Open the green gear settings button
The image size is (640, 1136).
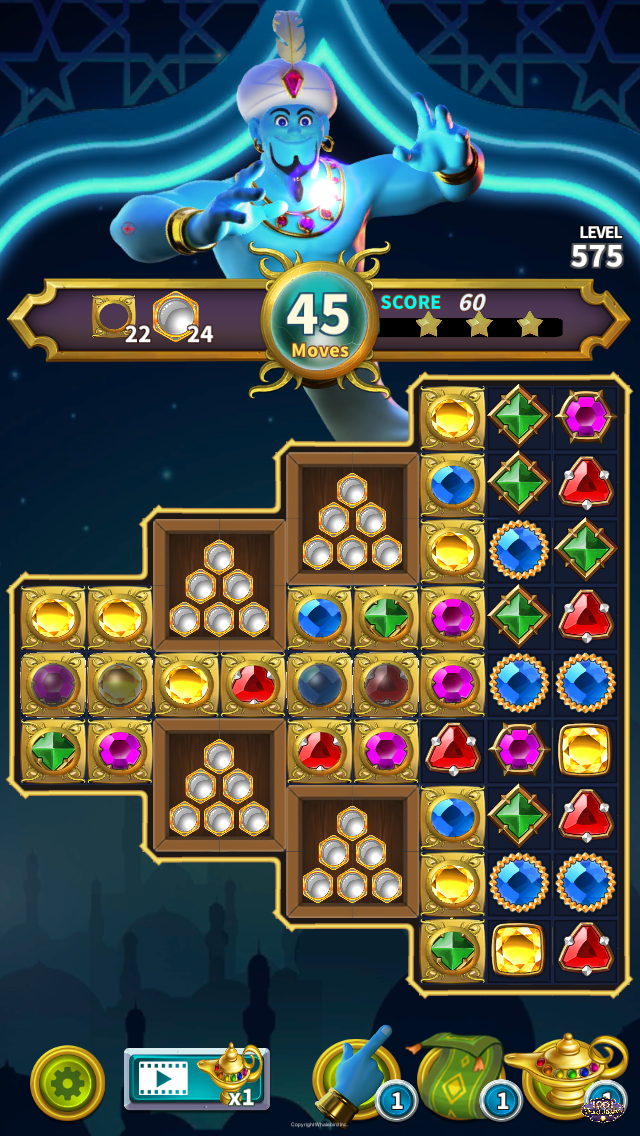[67, 1081]
